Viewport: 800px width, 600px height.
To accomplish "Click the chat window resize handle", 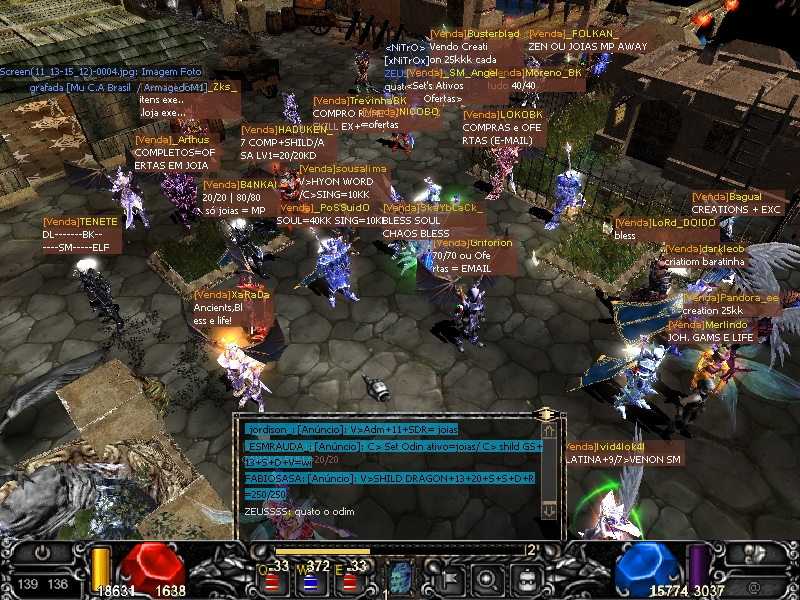I will (546, 413).
